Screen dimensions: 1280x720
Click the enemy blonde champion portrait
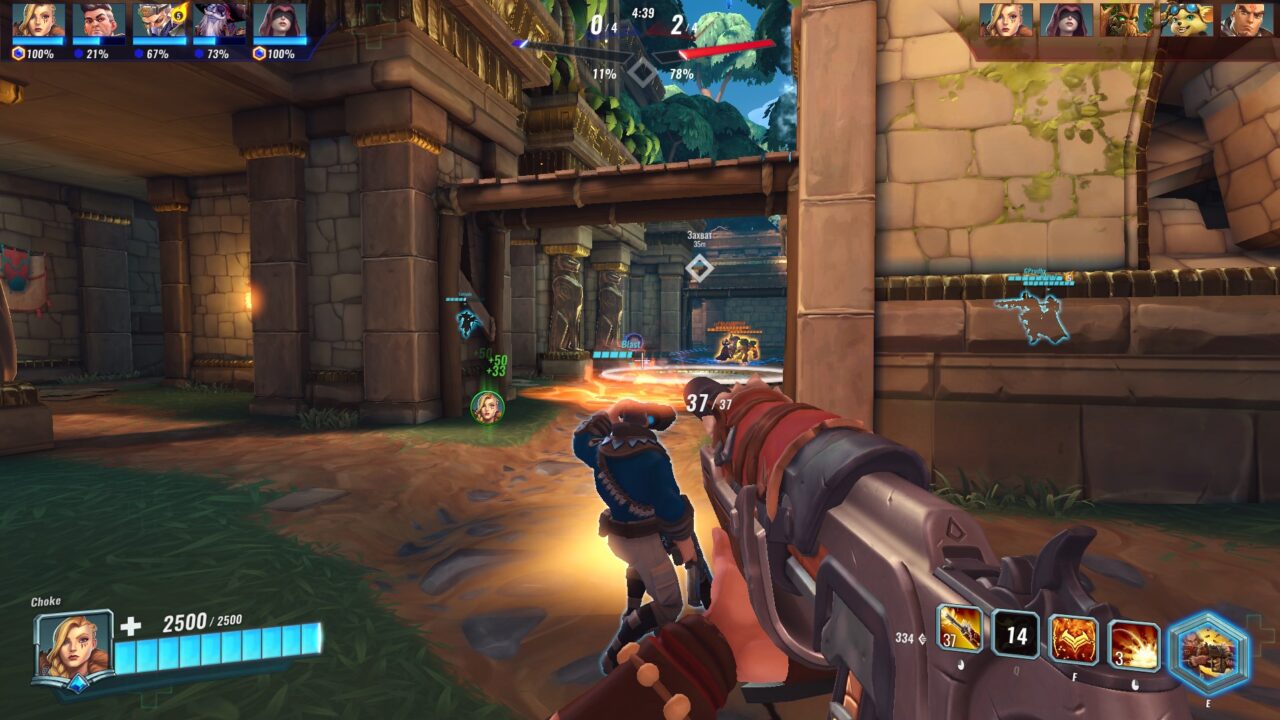(x=1006, y=20)
